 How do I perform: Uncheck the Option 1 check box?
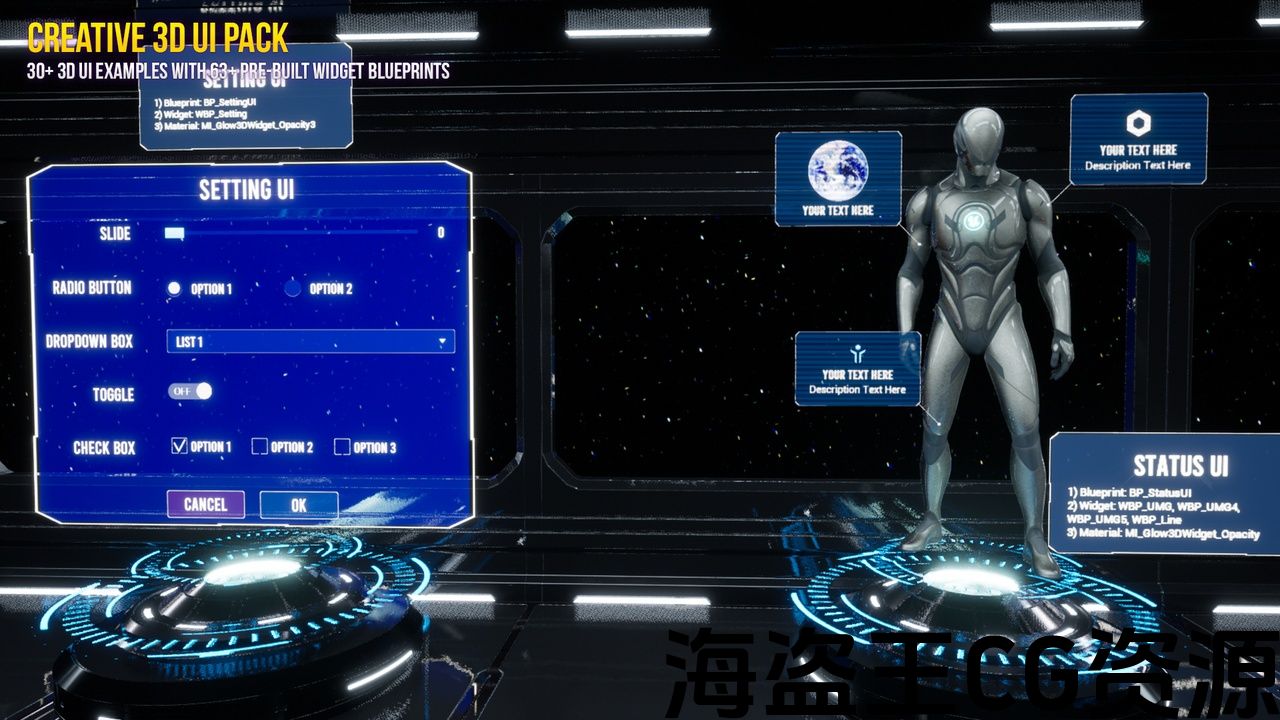[x=180, y=446]
